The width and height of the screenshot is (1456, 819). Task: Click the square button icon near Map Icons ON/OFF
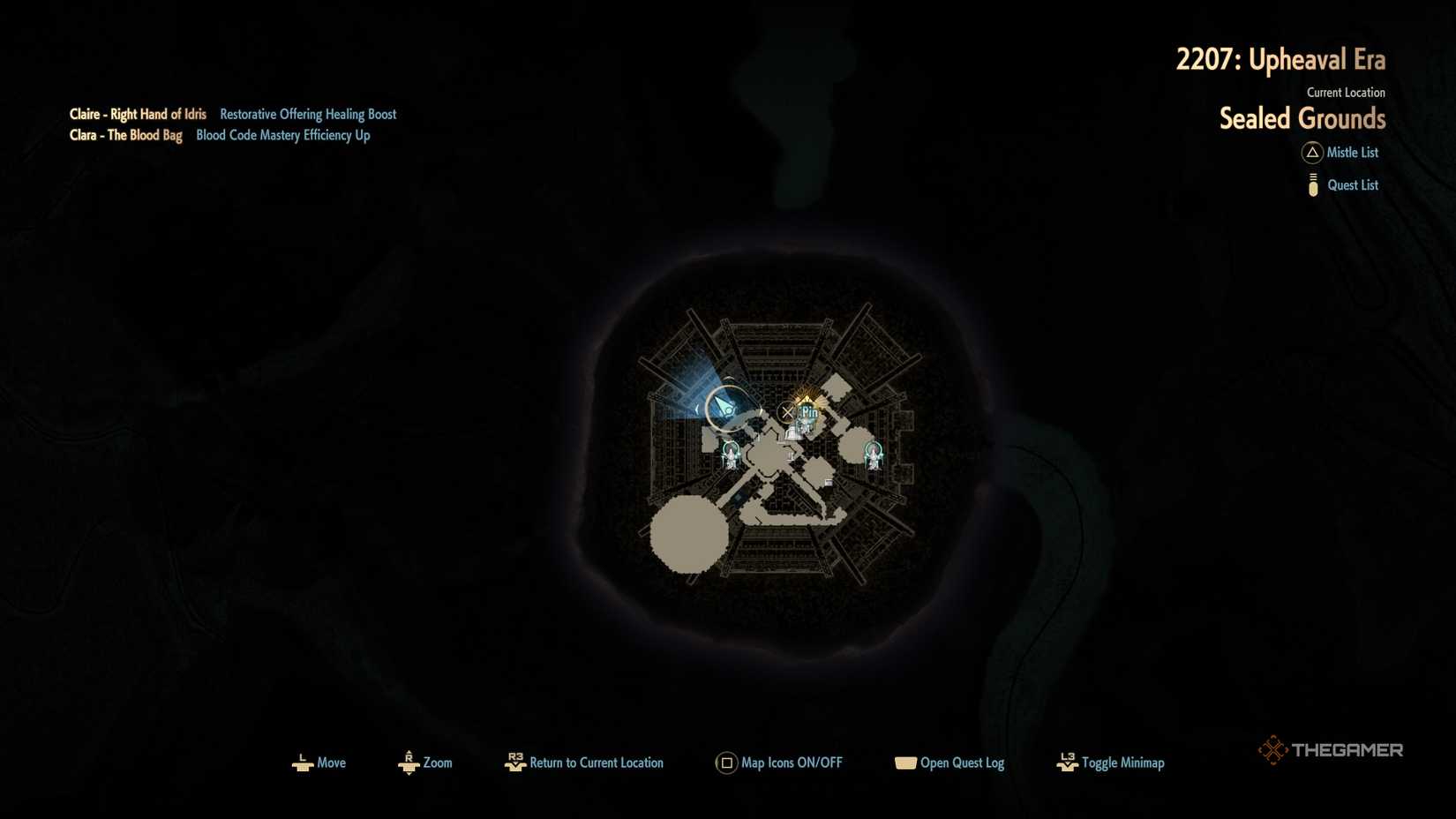(725, 763)
